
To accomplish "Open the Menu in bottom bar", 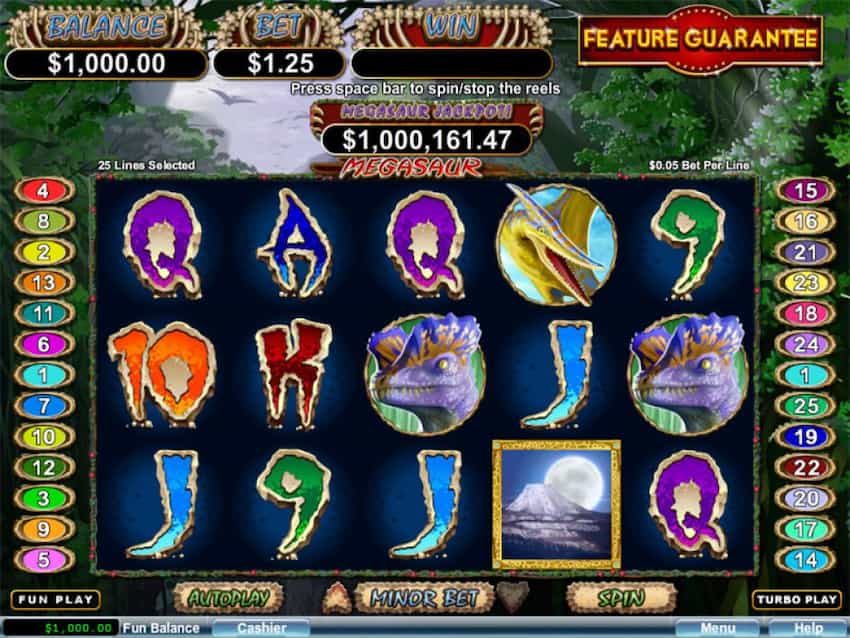I will pos(716,629).
